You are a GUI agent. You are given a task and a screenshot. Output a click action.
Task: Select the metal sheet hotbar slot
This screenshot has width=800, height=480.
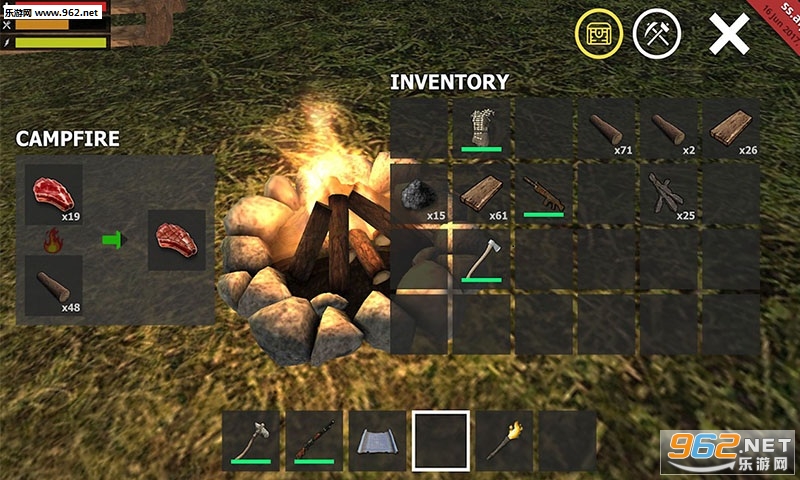click(378, 441)
